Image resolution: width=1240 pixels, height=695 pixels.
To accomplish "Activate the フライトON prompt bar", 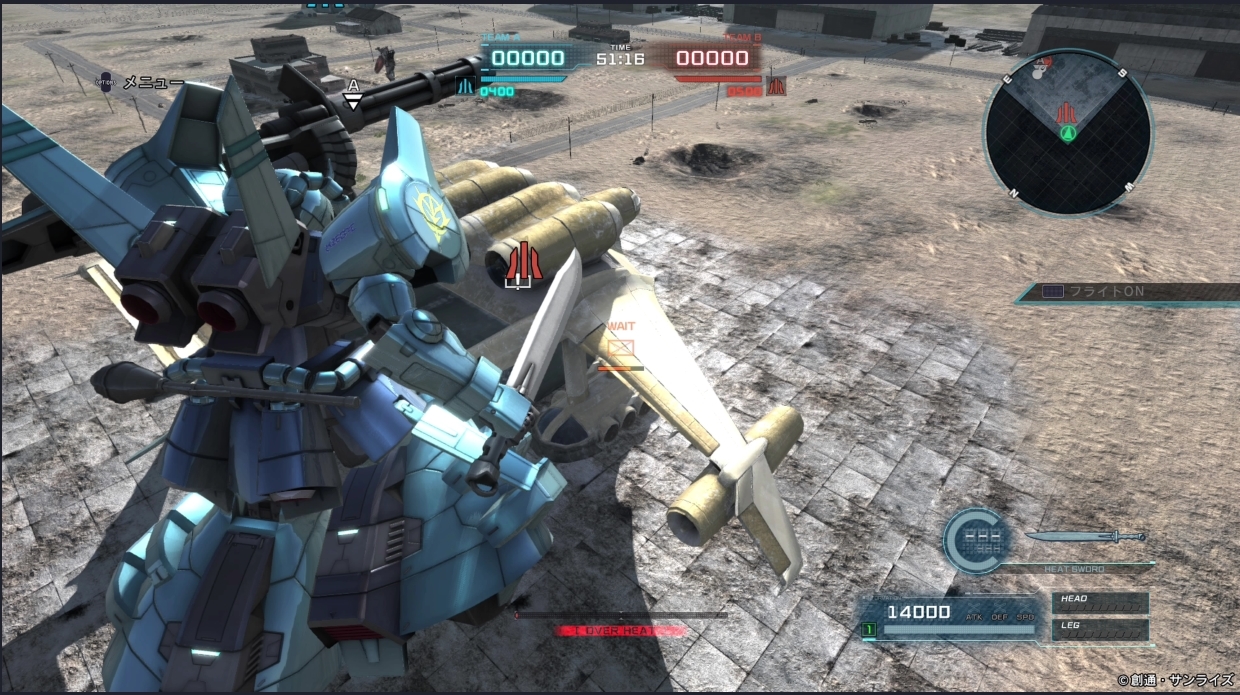I will pyautogui.click(x=1130, y=292).
